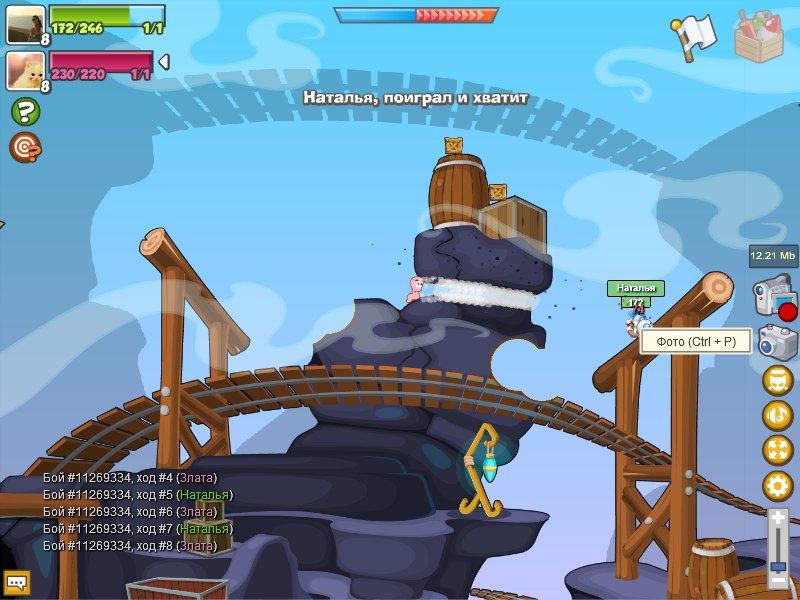The height and width of the screenshot is (600, 800).
Task: Click the zoom slider handle
Action: pyautogui.click(x=777, y=566)
